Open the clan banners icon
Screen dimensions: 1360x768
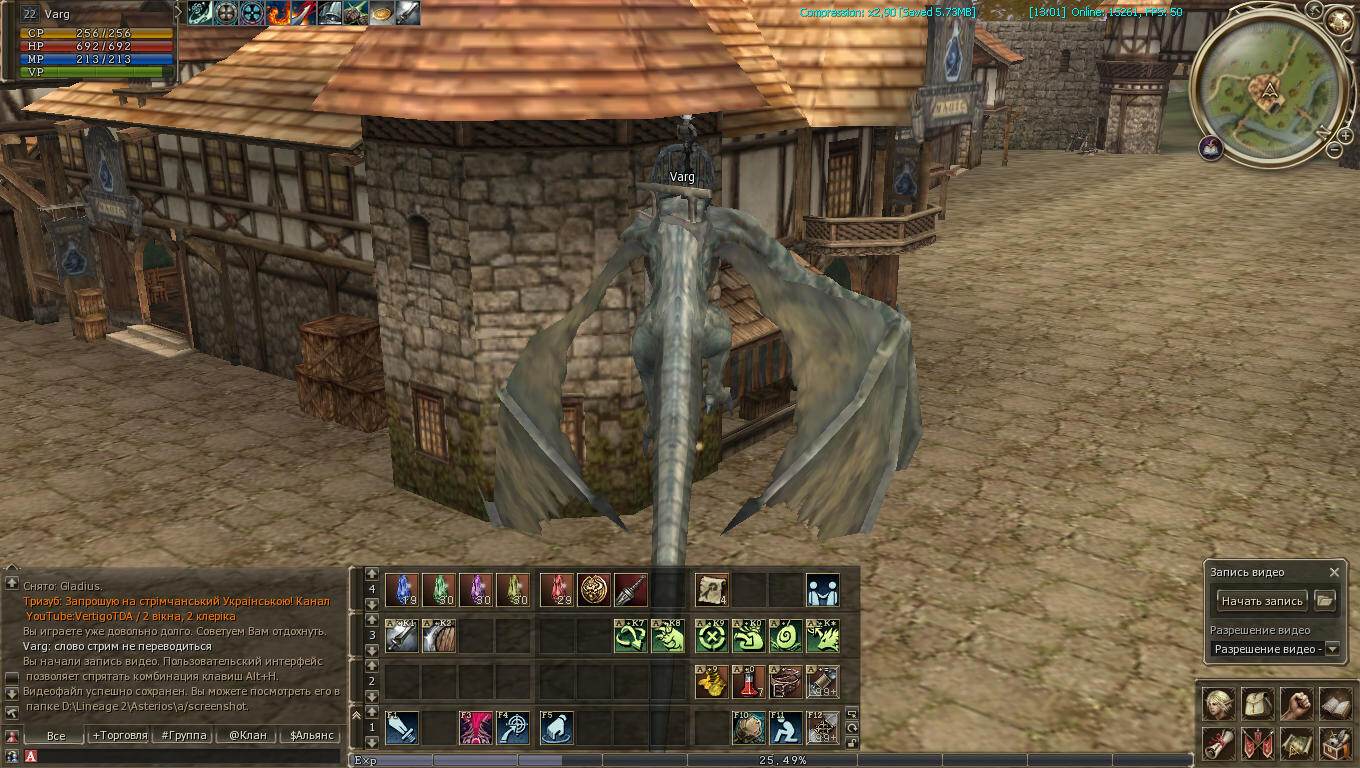pos(1257,743)
